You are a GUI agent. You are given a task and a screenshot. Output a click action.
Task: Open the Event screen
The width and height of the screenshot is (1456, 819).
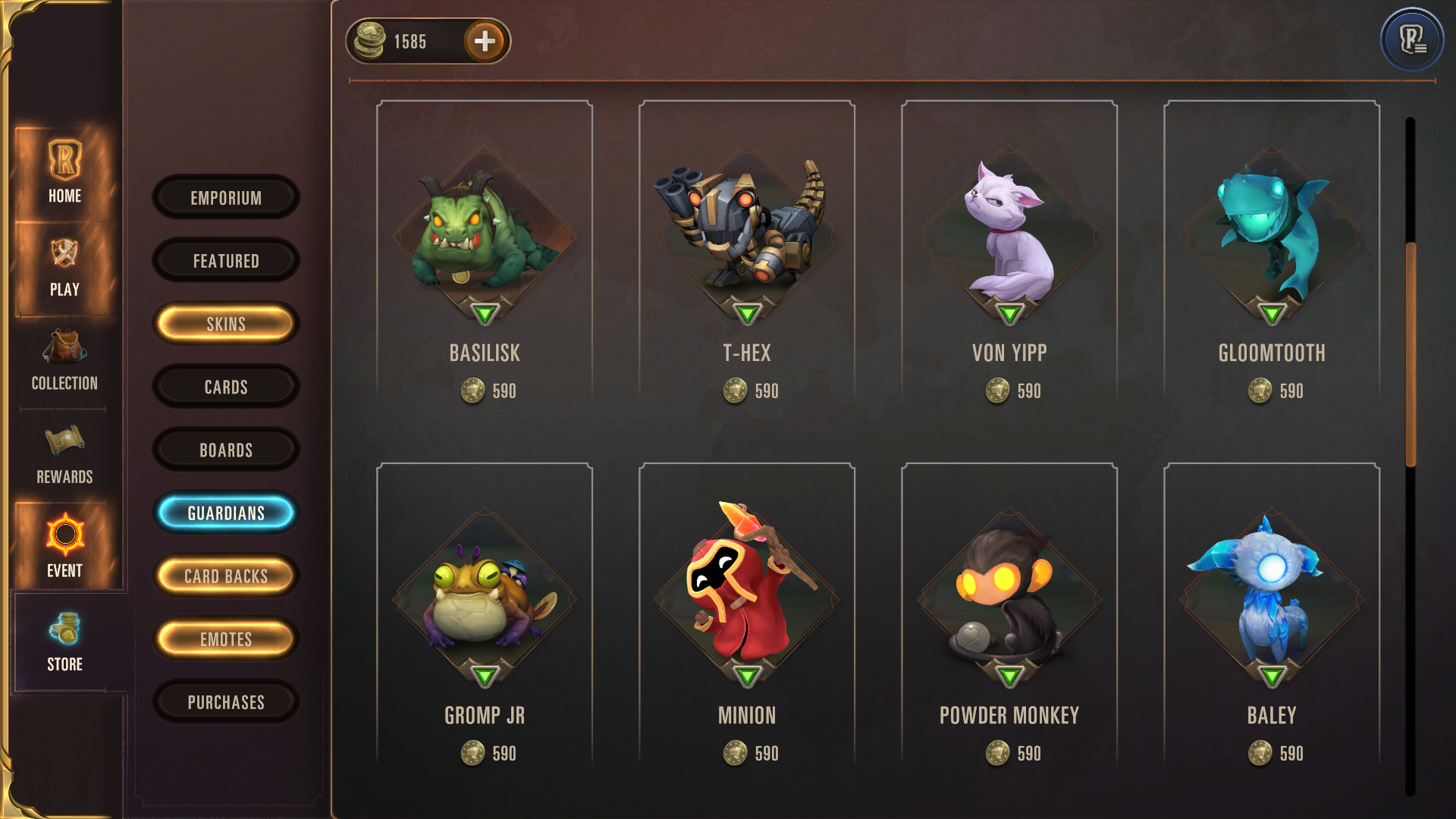pos(64,546)
